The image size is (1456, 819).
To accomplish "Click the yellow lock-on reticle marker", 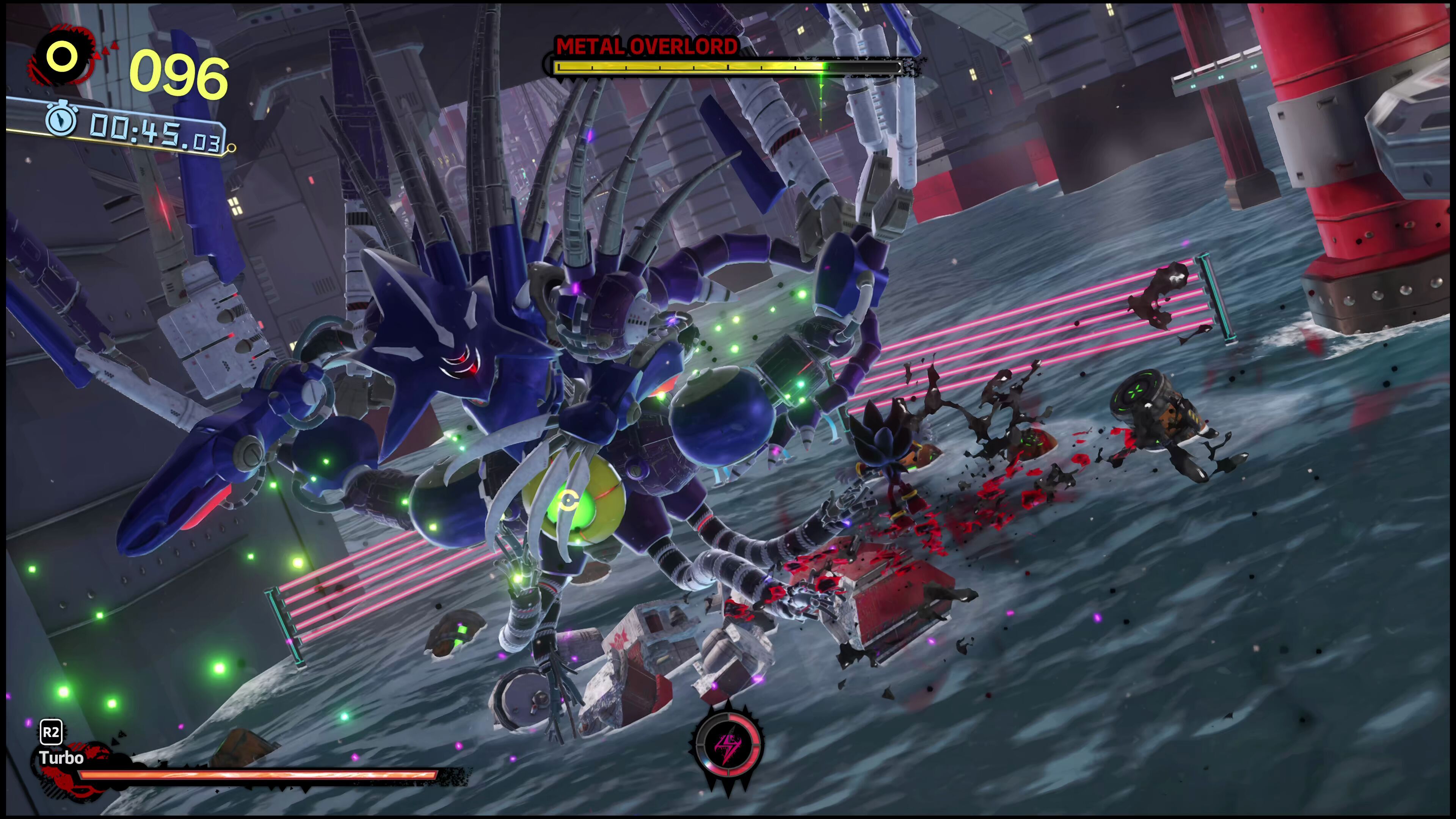I will 568,501.
